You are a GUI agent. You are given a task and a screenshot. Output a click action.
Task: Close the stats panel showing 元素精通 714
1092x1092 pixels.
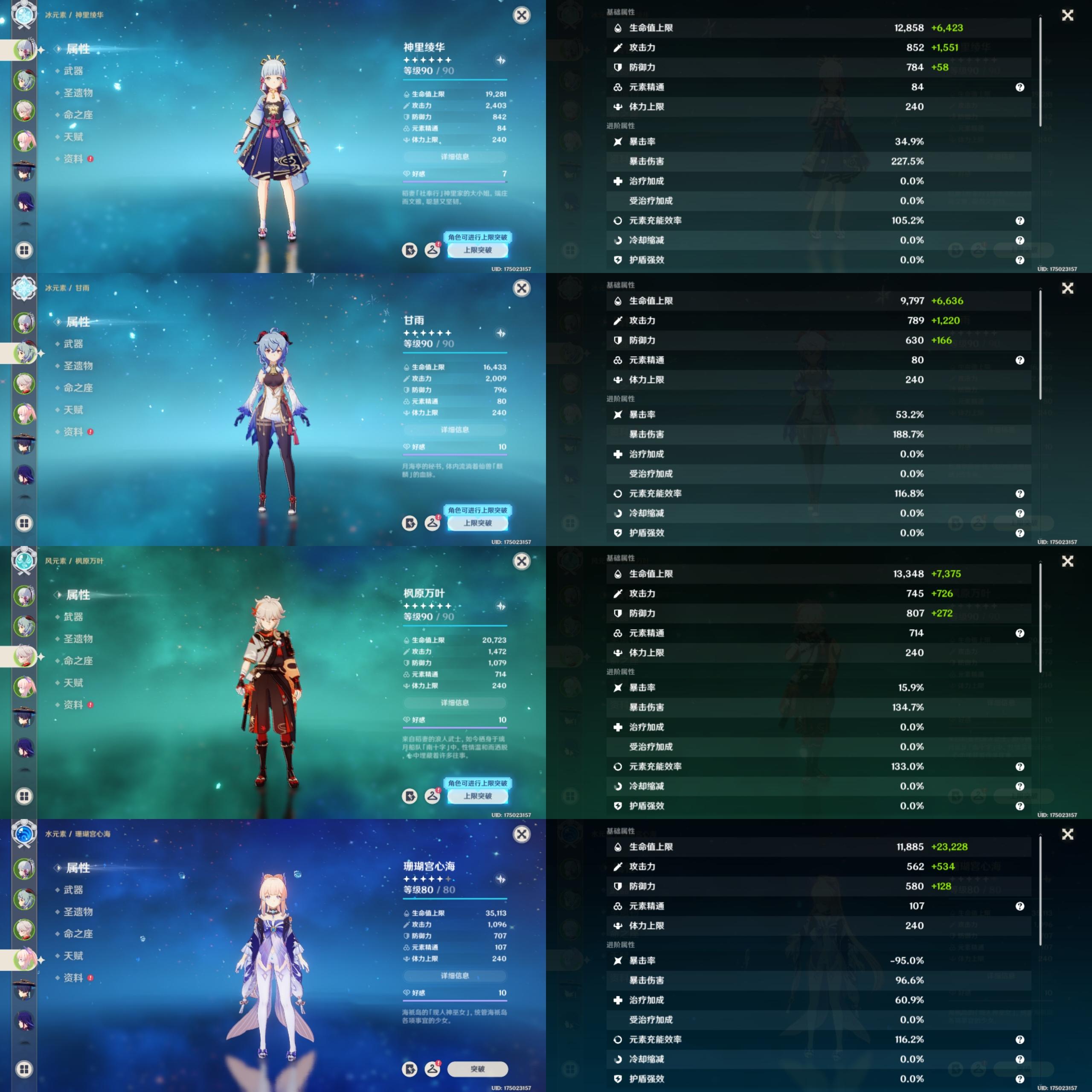click(x=1067, y=561)
